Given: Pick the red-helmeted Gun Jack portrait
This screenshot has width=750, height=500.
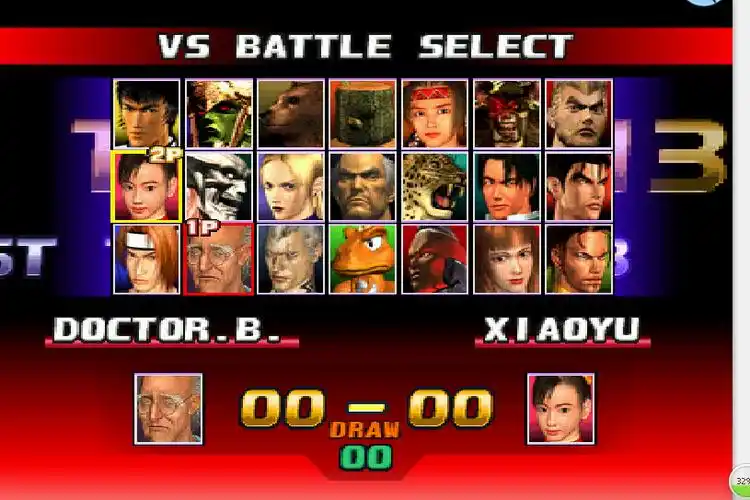Looking at the screenshot, I should pyautogui.click(x=435, y=259).
